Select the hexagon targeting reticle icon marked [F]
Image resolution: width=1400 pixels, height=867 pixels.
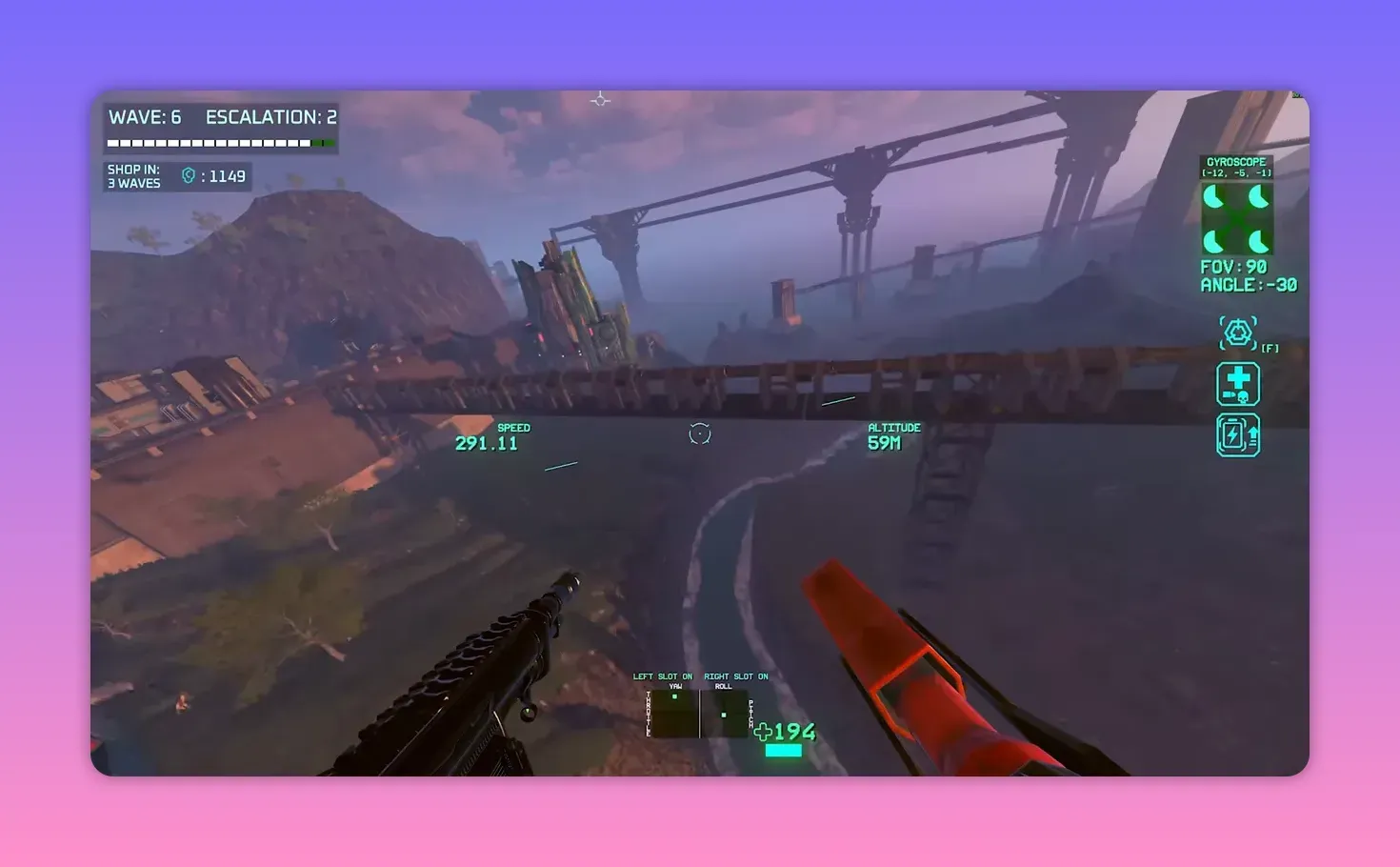click(1237, 334)
